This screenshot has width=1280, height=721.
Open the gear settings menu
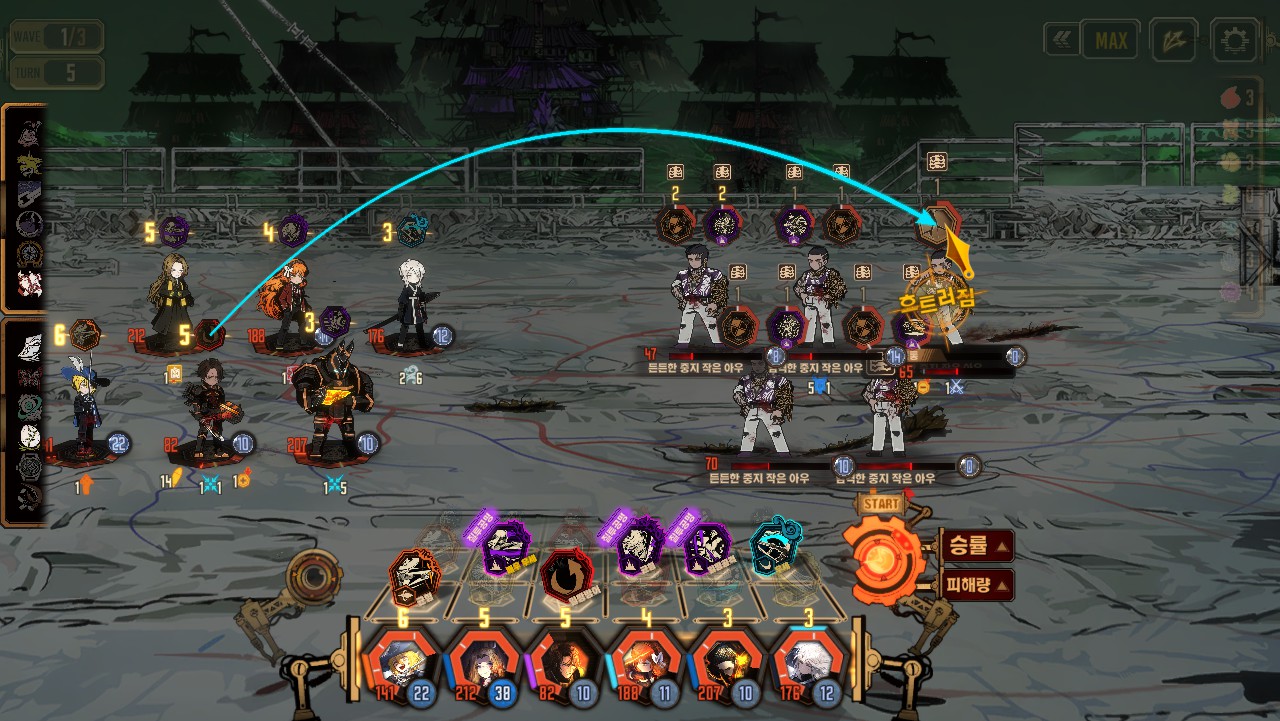coord(1234,41)
